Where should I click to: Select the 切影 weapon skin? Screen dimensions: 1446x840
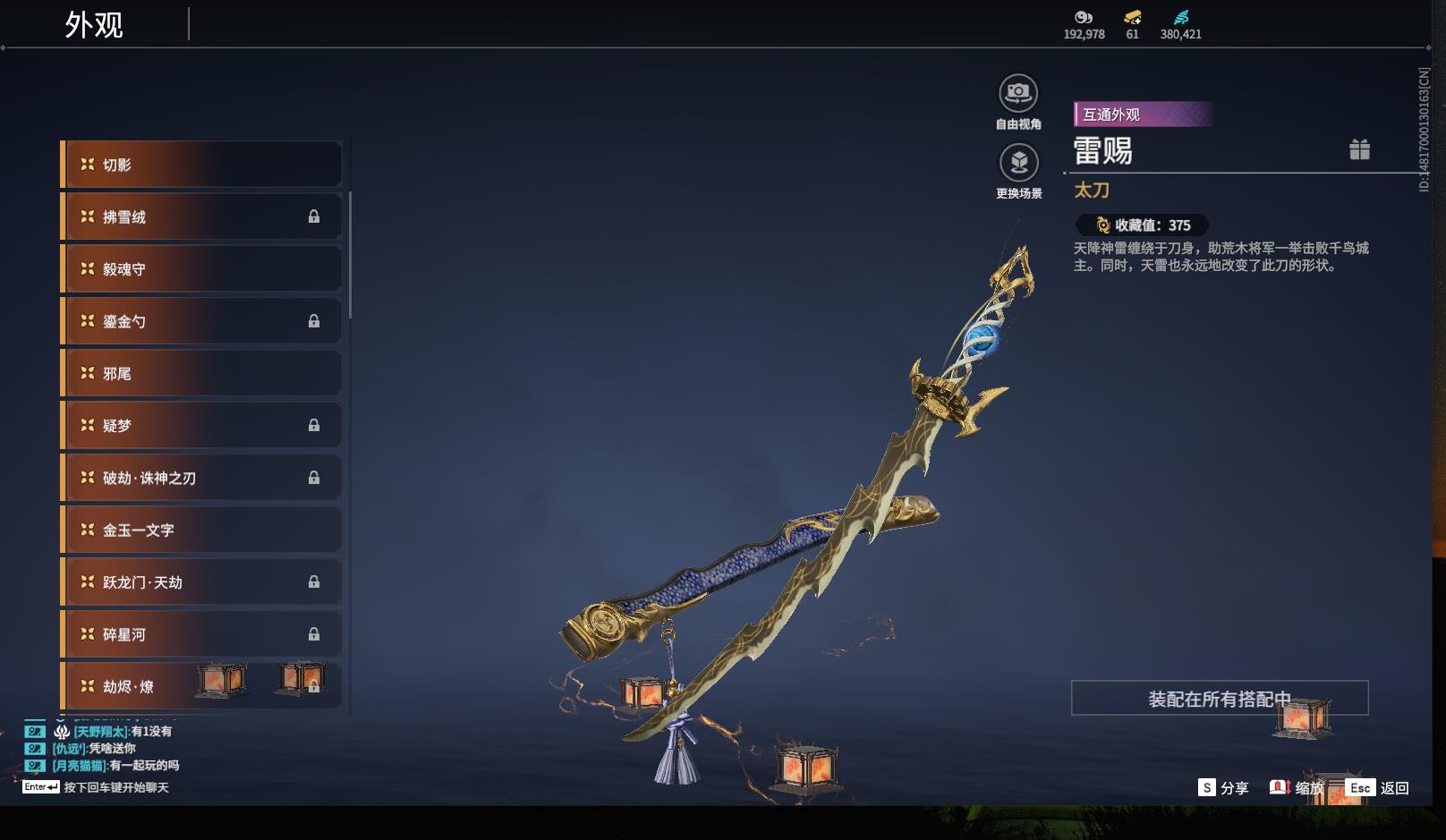coord(201,165)
